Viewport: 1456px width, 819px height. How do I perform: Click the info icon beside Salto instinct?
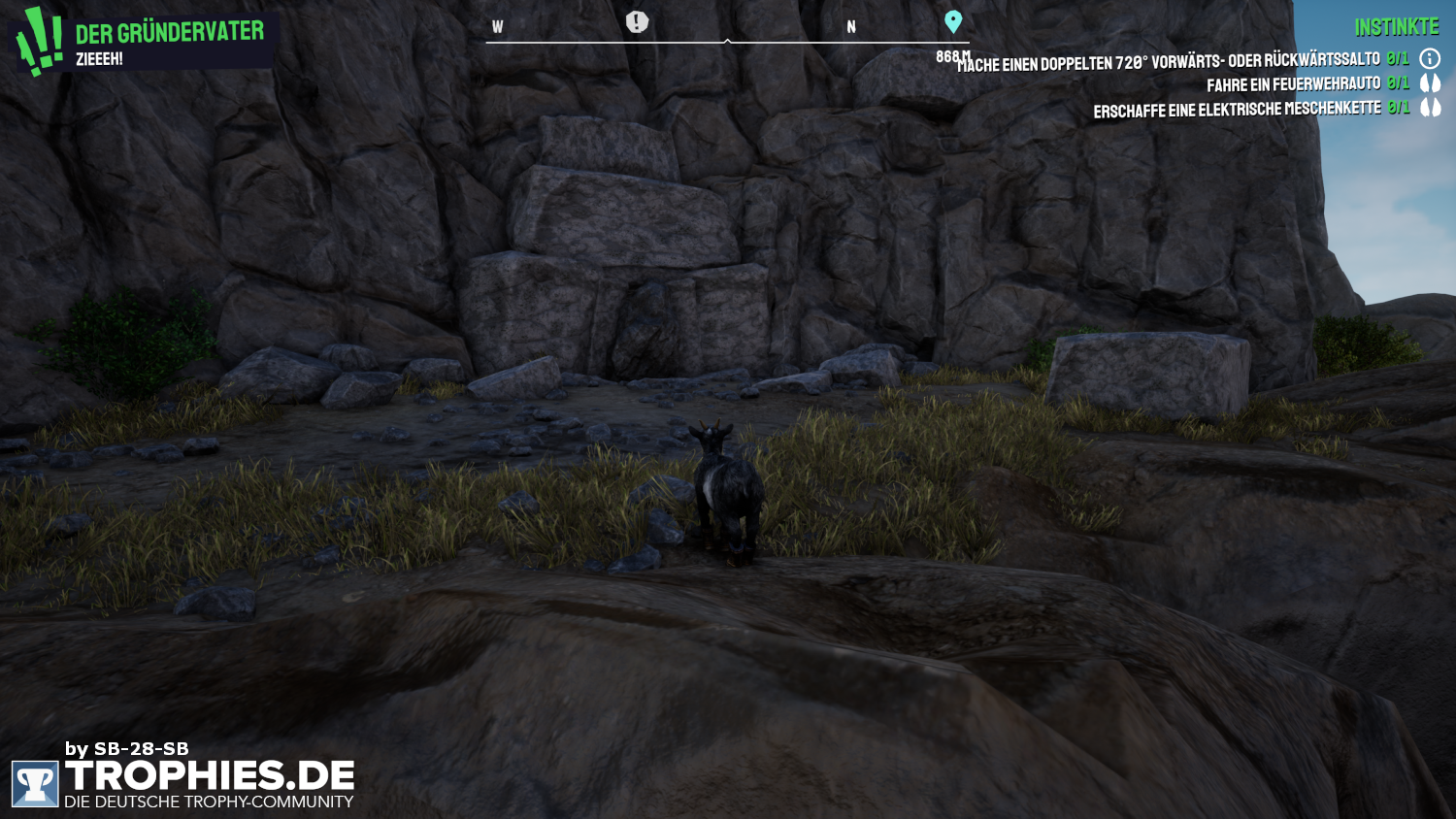1430,59
